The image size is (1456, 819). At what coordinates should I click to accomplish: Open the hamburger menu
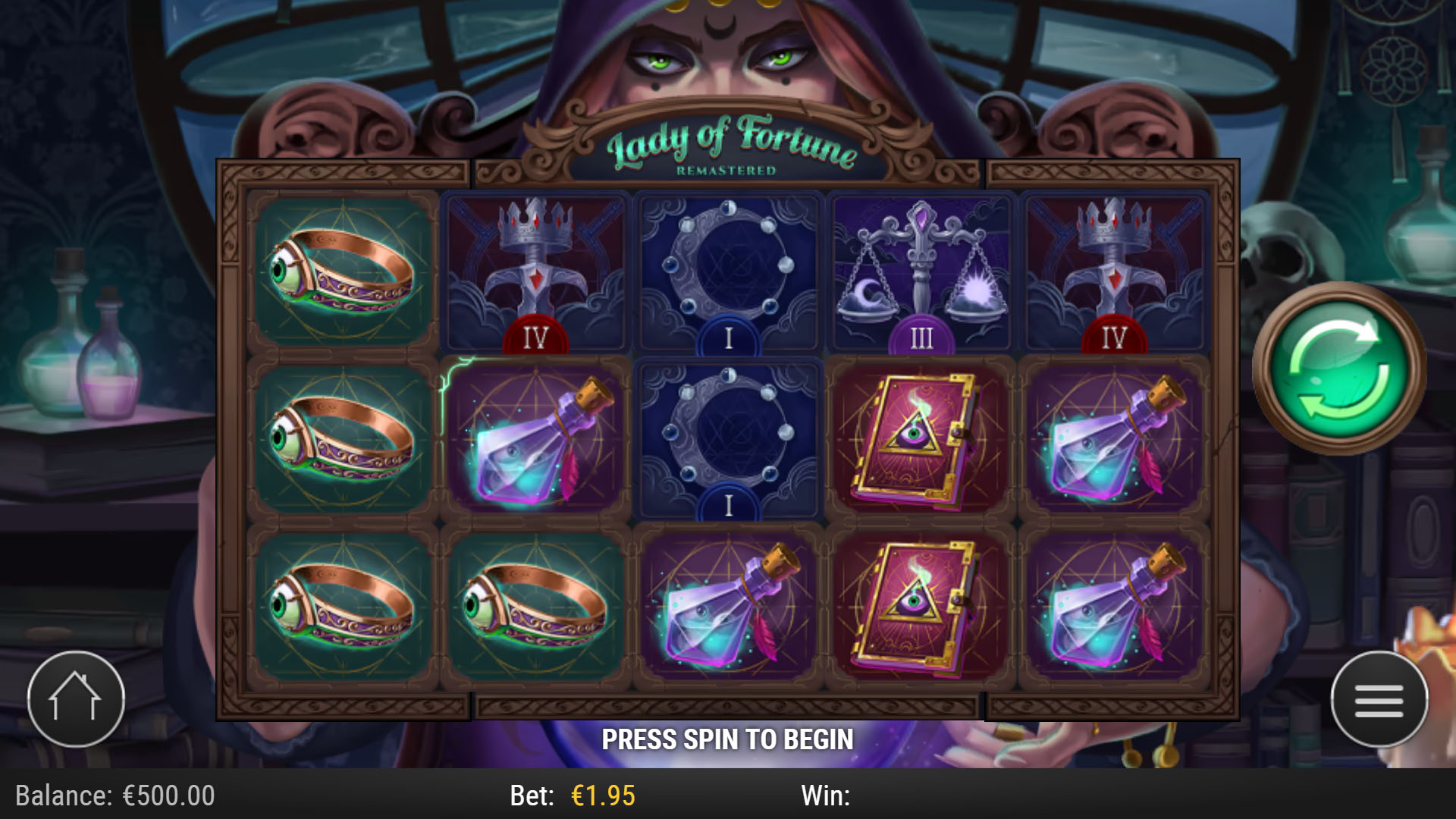[x=1380, y=699]
